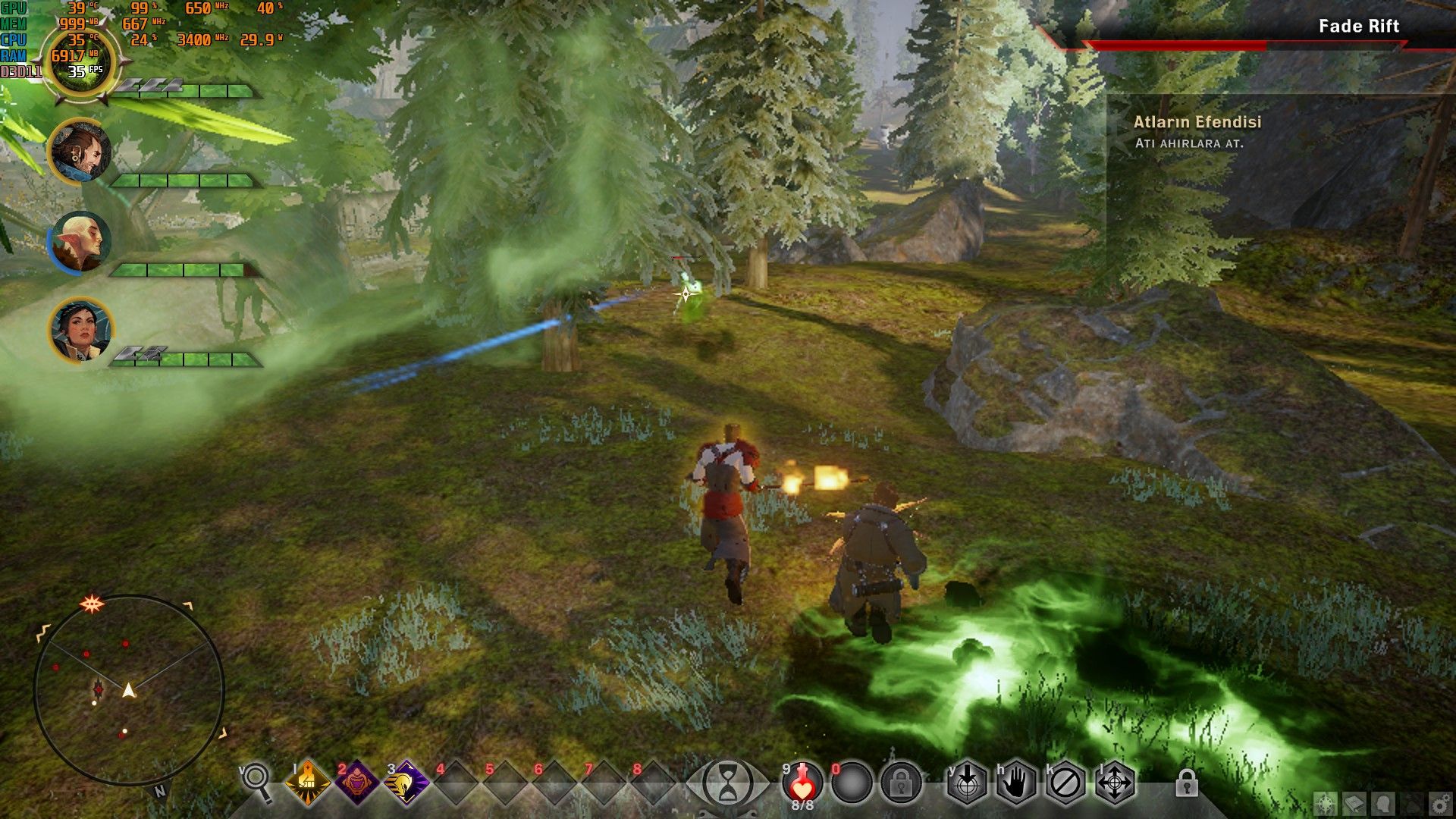
Task: Drink a health potion from slot 9
Action: [x=802, y=783]
